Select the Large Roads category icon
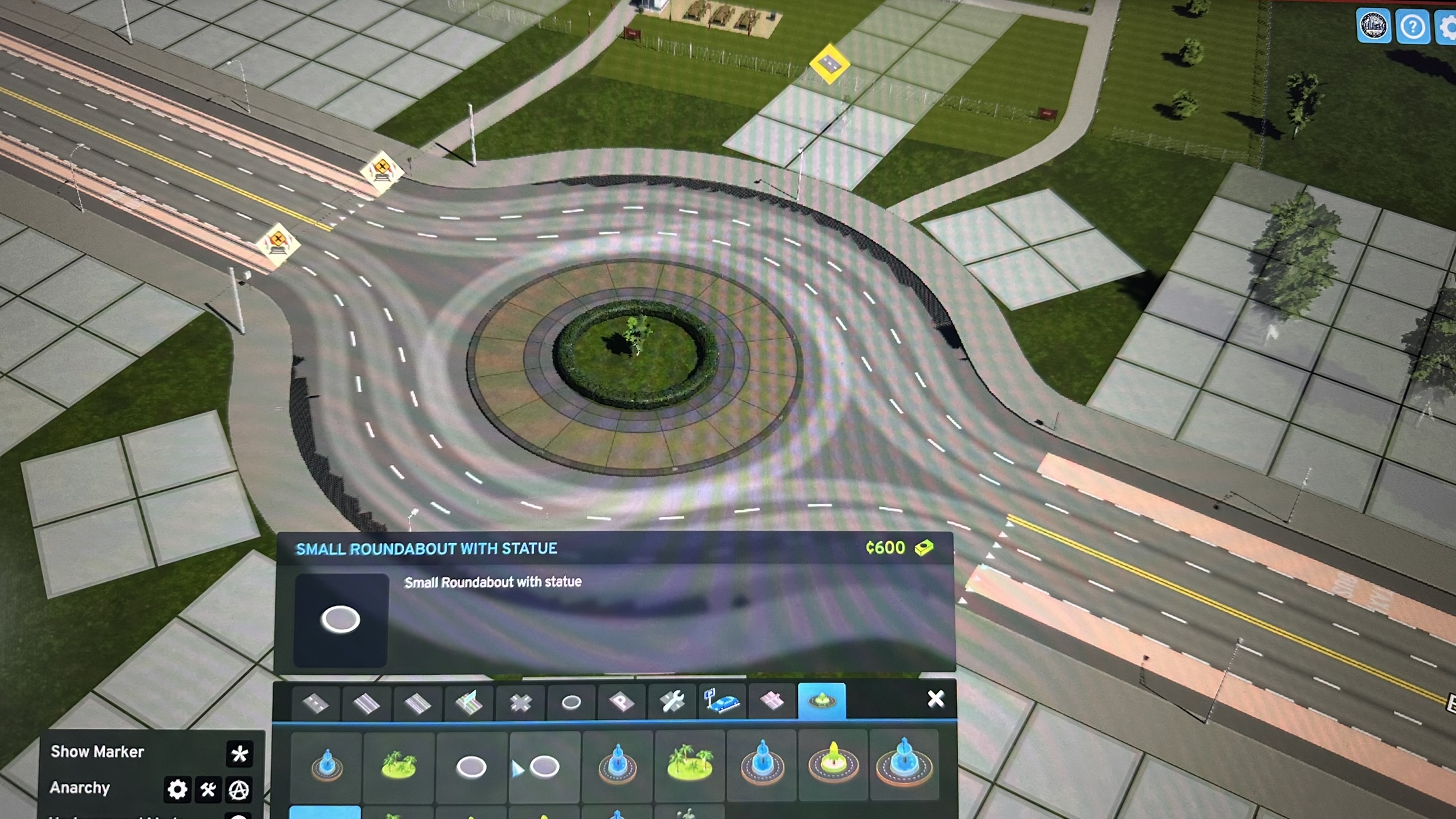This screenshot has width=1456, height=819. click(x=419, y=702)
